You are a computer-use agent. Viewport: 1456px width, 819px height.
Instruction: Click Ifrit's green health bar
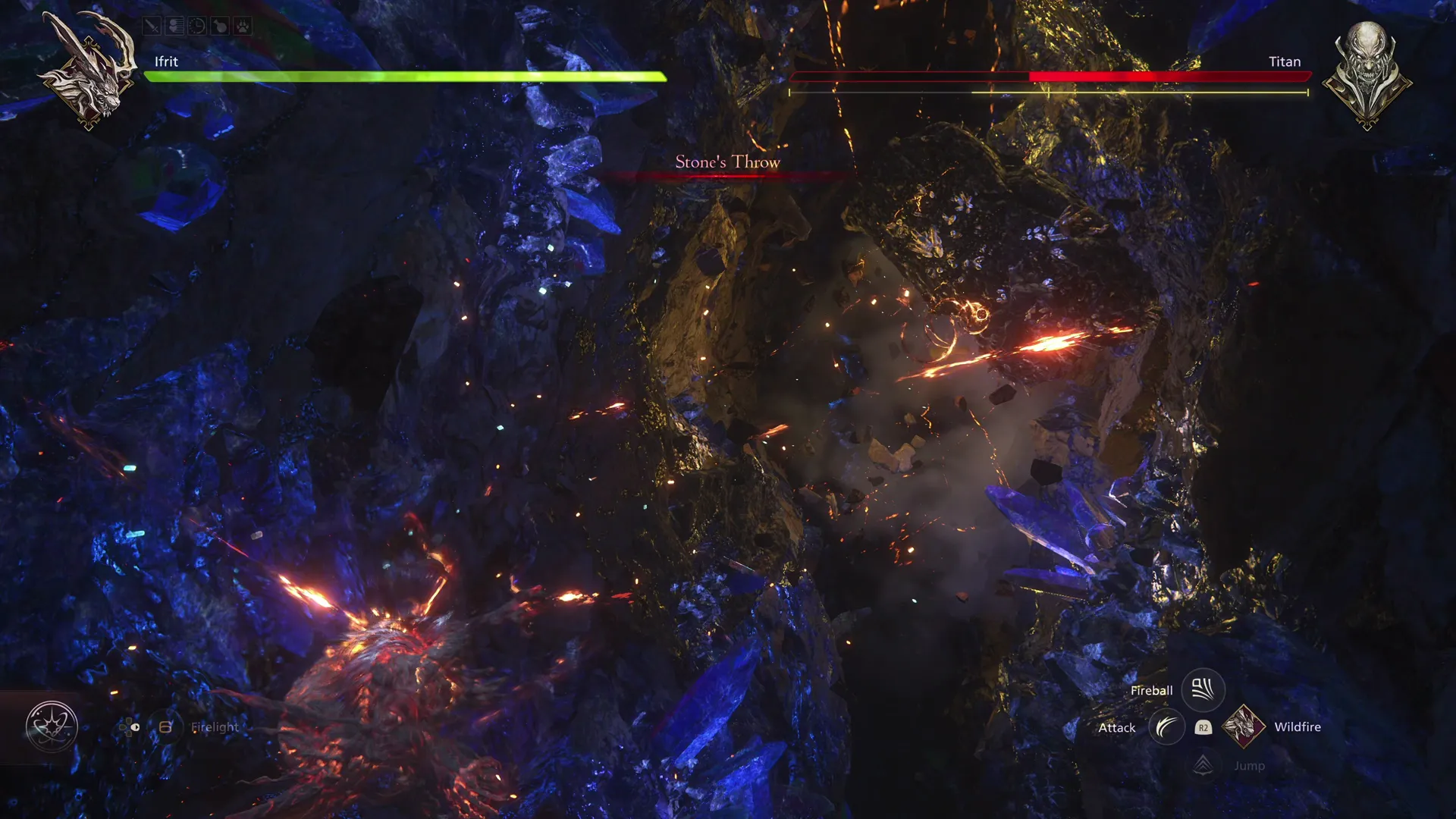coord(402,75)
